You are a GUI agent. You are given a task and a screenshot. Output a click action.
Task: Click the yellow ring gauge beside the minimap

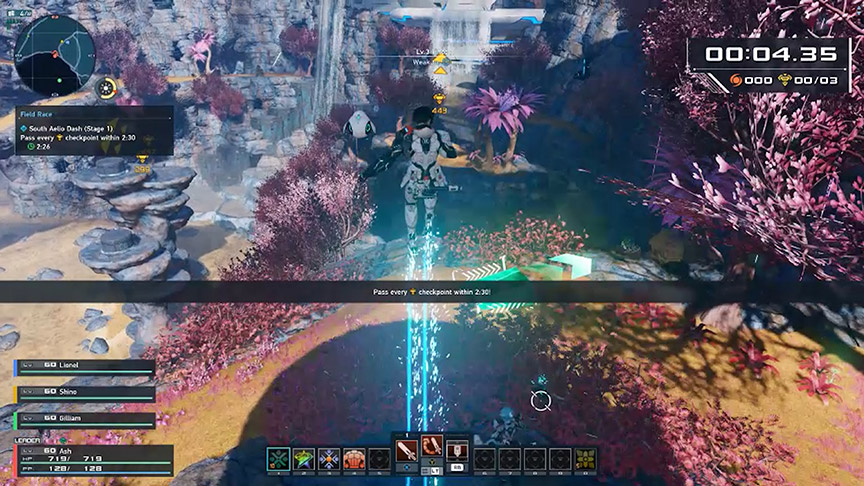[x=107, y=89]
